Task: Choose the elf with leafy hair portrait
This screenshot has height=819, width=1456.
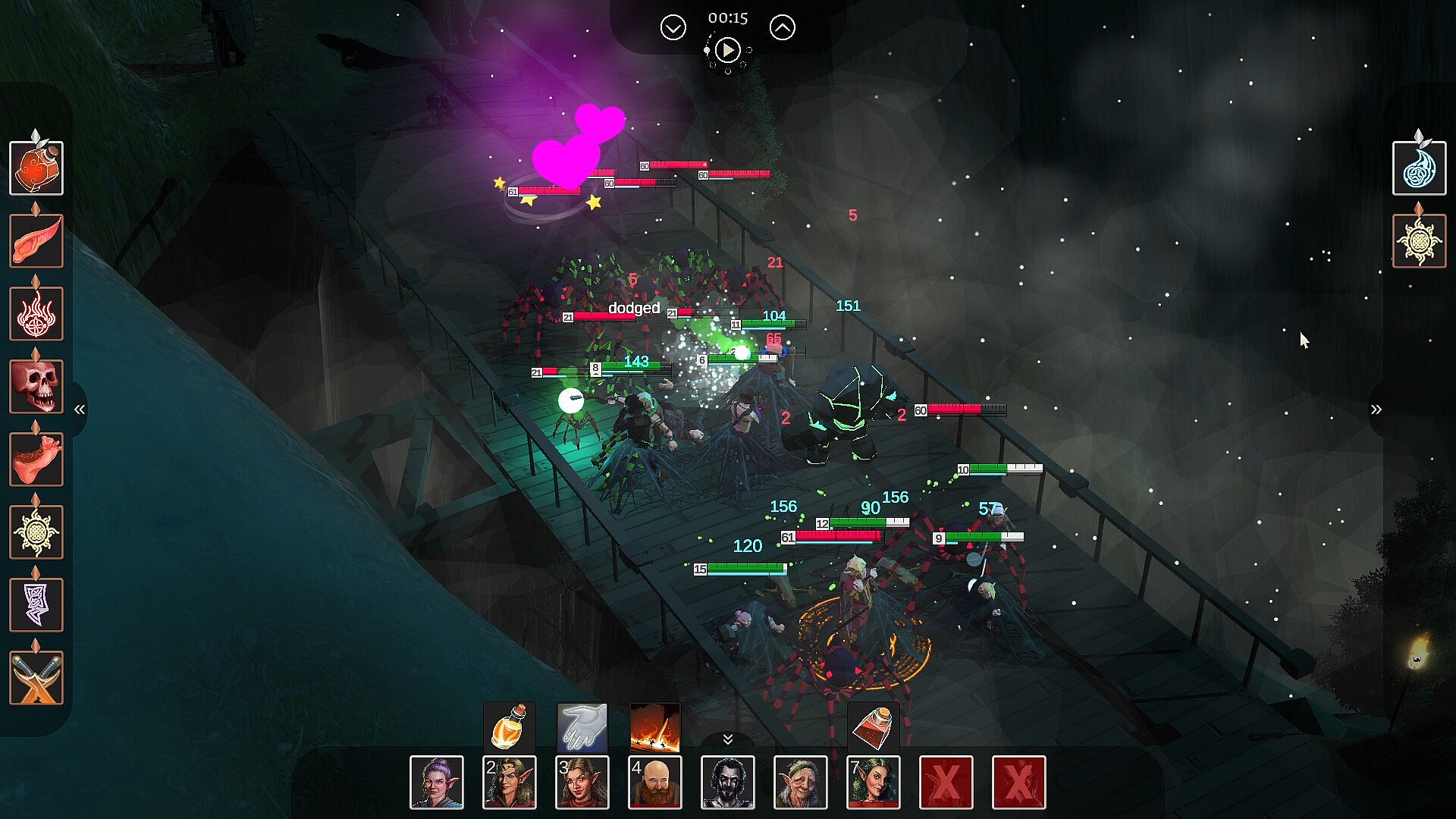Action: click(873, 783)
